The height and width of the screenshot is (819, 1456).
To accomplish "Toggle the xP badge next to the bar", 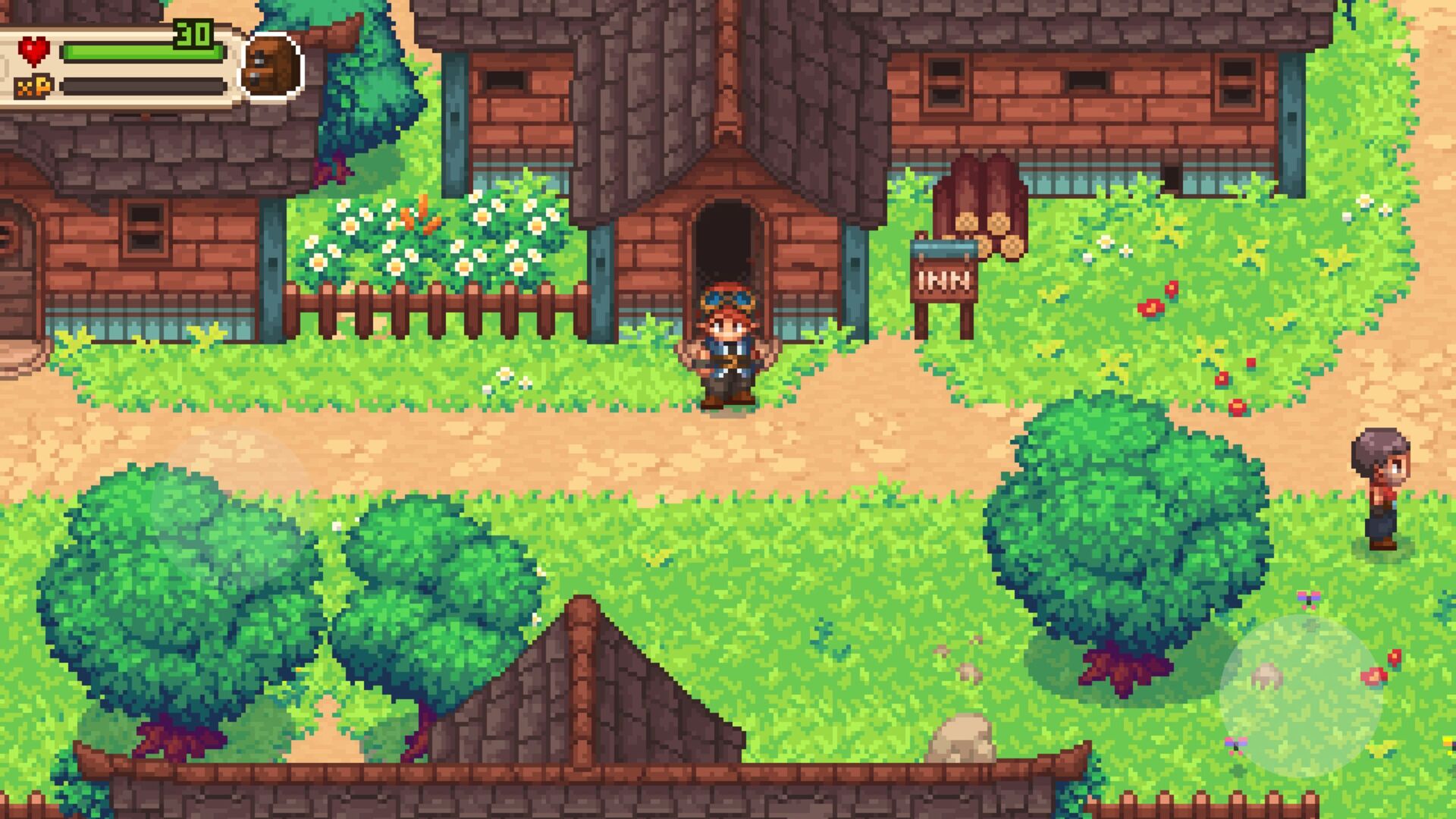I will click(x=32, y=86).
